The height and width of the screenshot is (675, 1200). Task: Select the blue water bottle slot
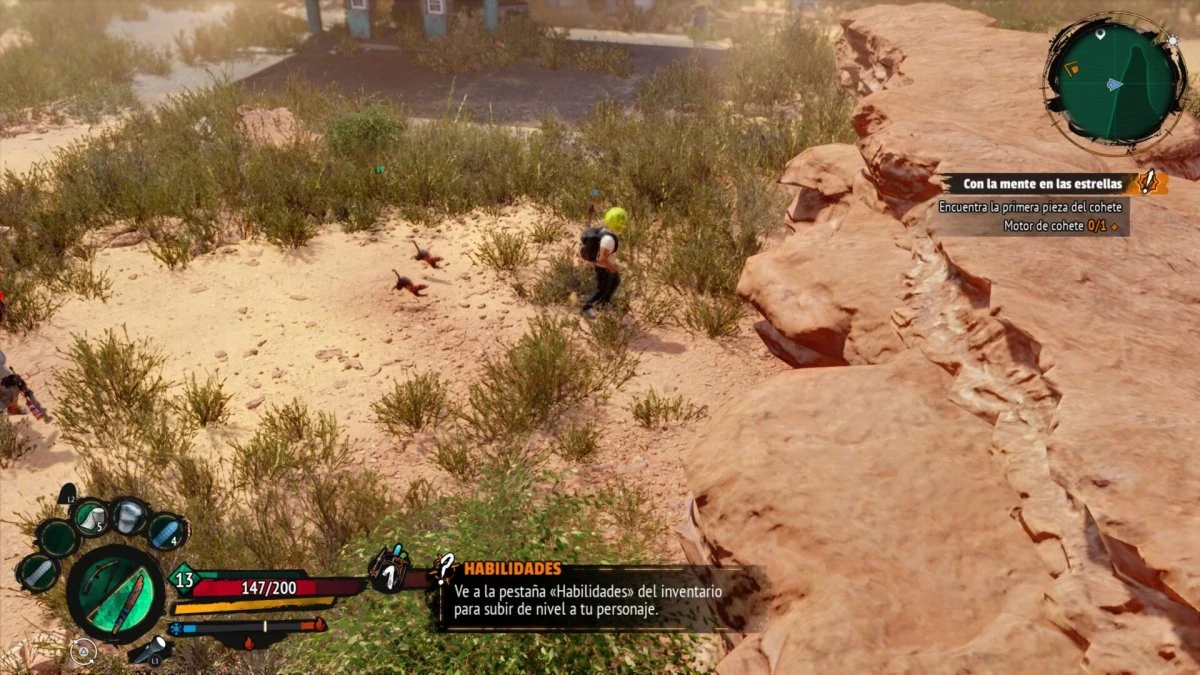[x=167, y=531]
